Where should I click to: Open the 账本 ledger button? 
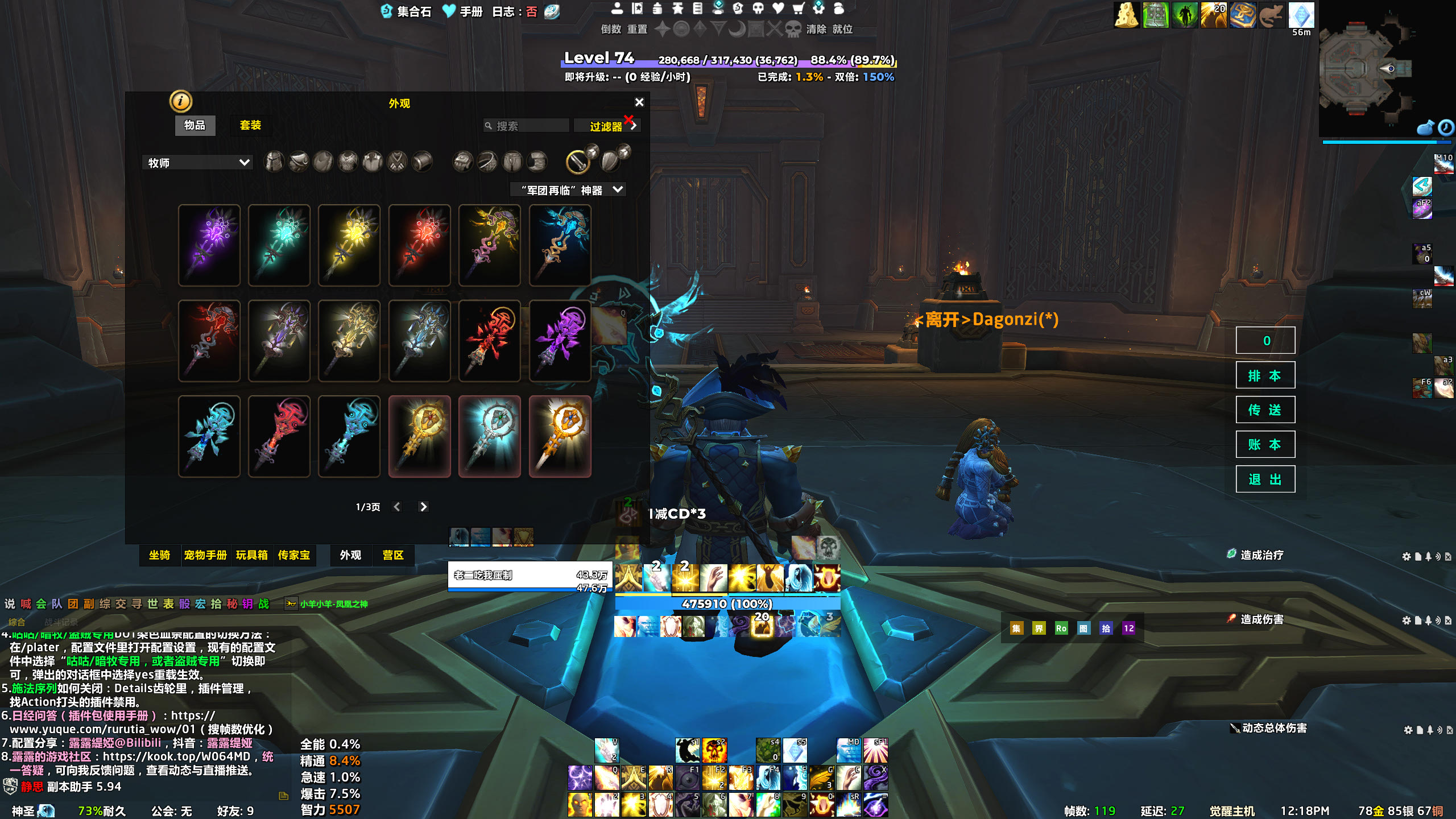(x=1265, y=445)
